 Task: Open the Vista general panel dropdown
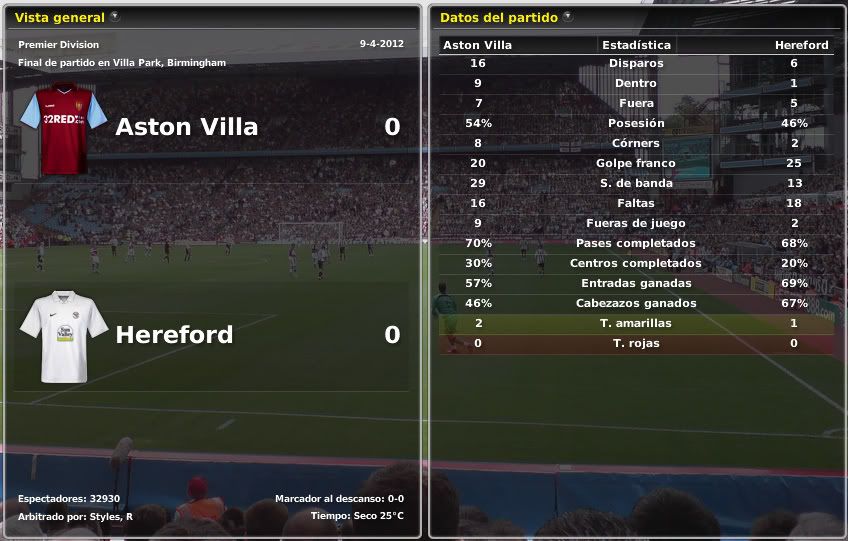115,17
